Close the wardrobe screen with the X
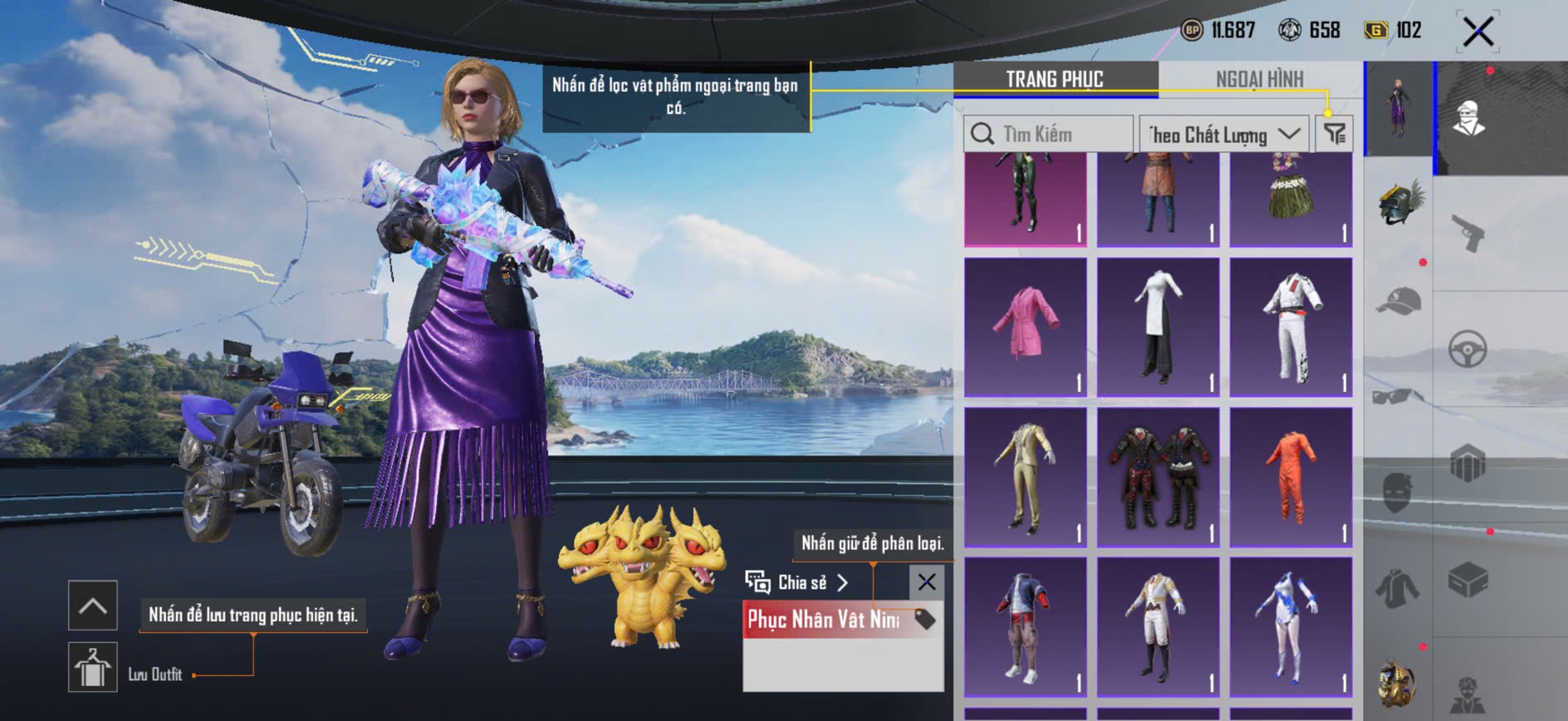1568x721 pixels. coord(1477,32)
